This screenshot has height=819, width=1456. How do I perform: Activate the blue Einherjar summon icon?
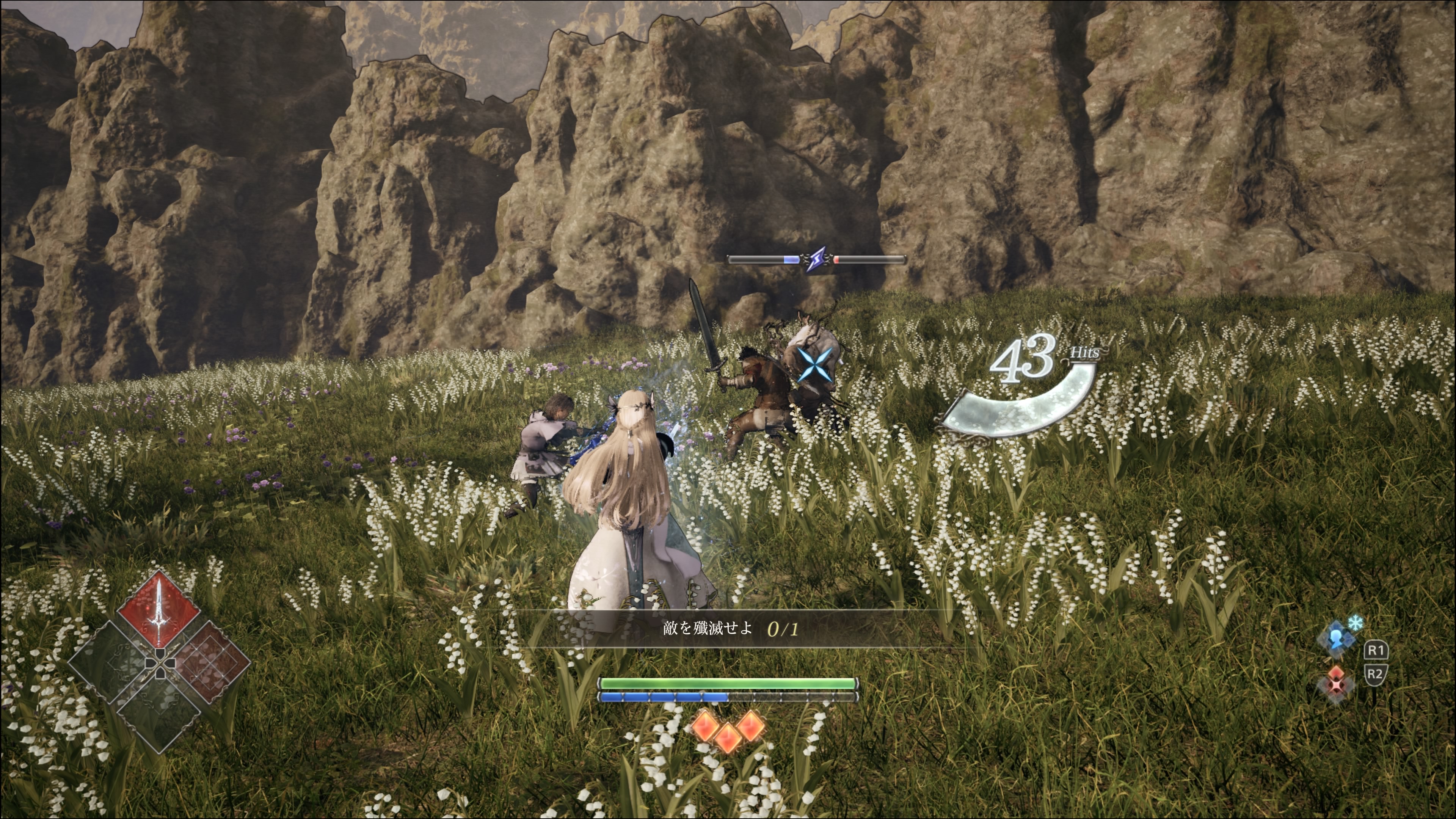(x=1337, y=639)
